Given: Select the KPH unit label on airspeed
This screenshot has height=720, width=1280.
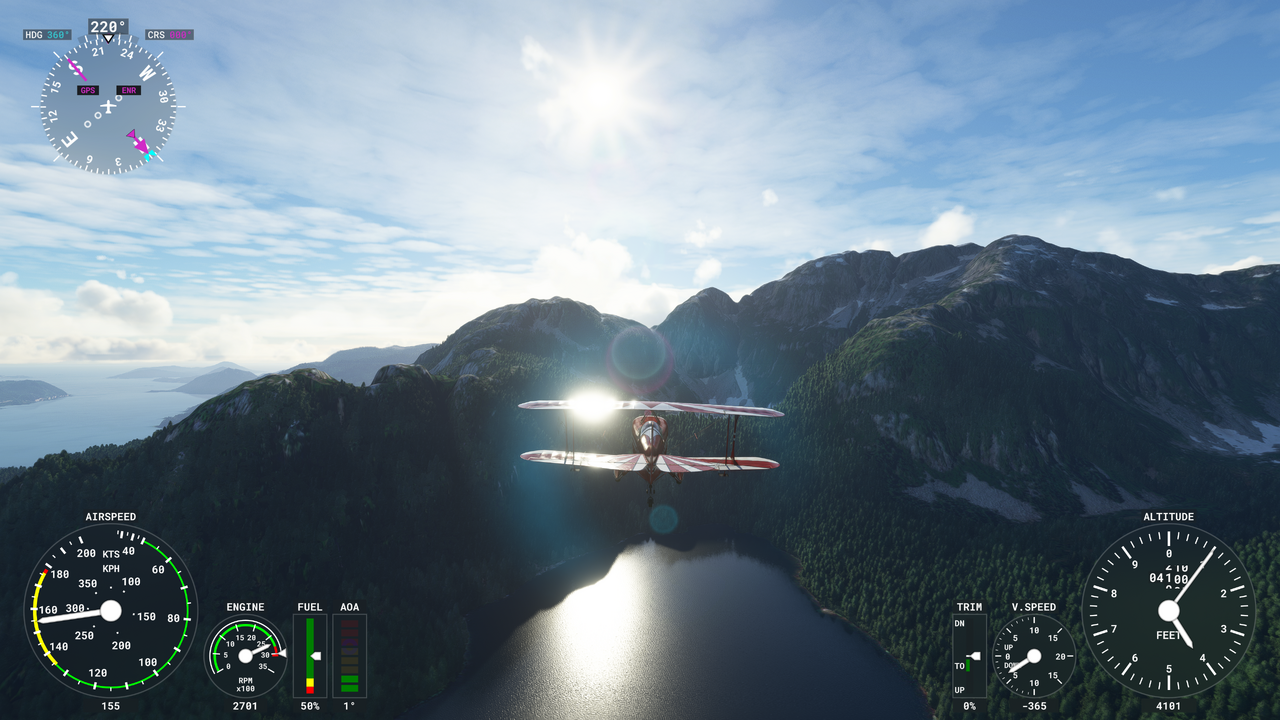Looking at the screenshot, I should (x=111, y=566).
